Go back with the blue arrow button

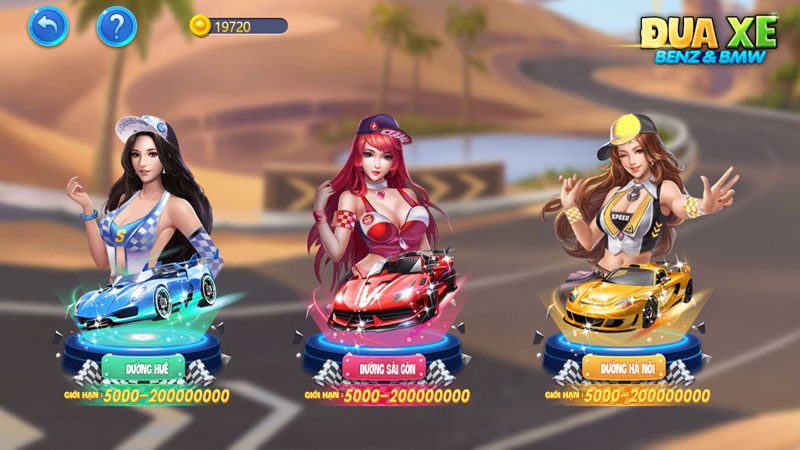[x=48, y=27]
